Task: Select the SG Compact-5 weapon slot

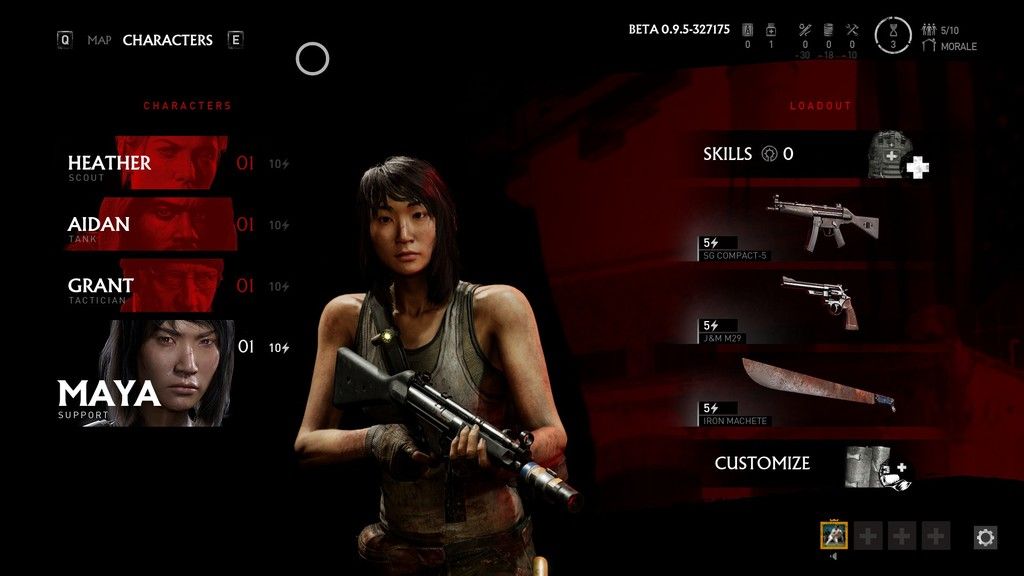Action: (810, 225)
